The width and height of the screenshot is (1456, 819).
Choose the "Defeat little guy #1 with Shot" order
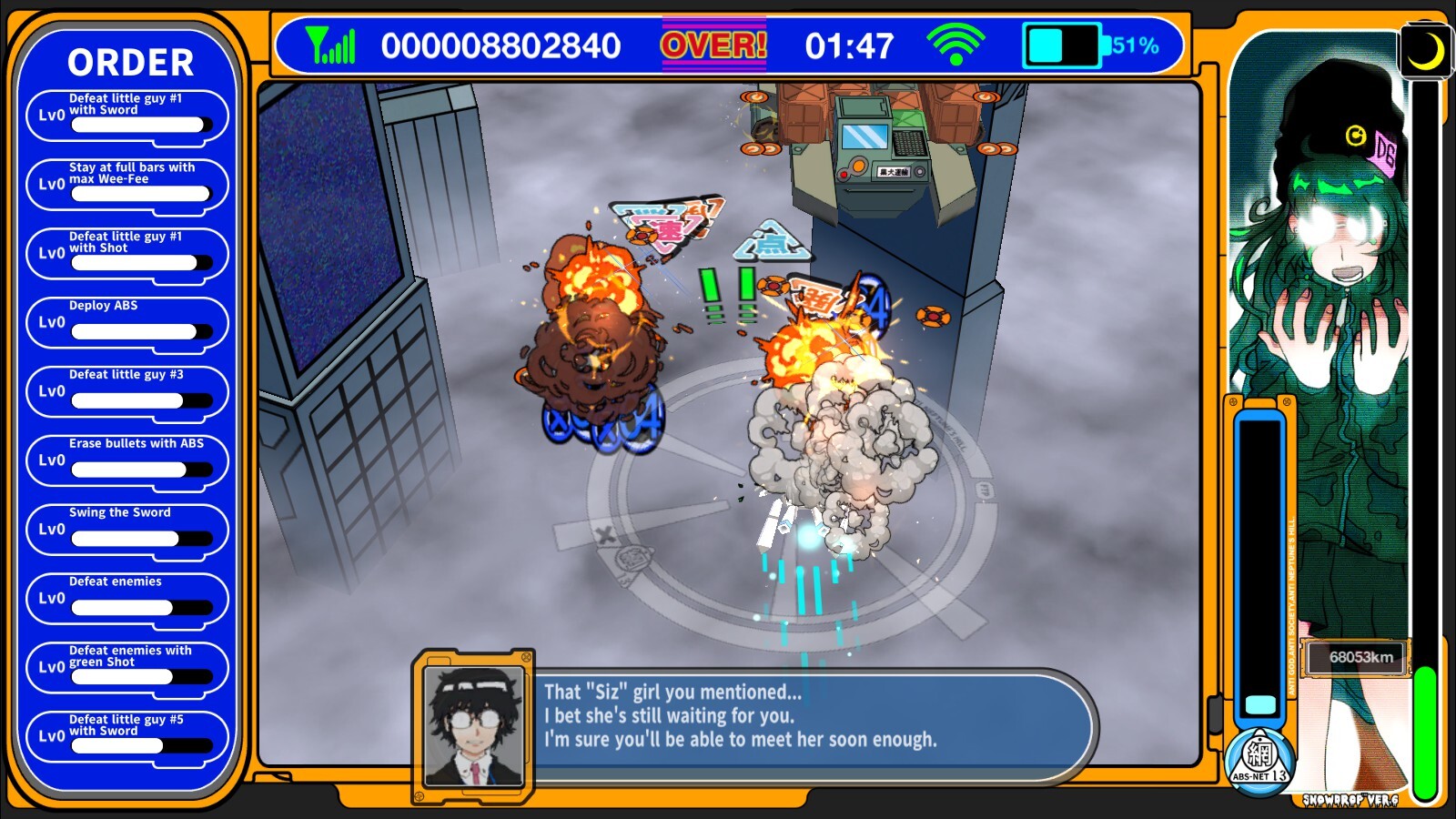[x=127, y=254]
